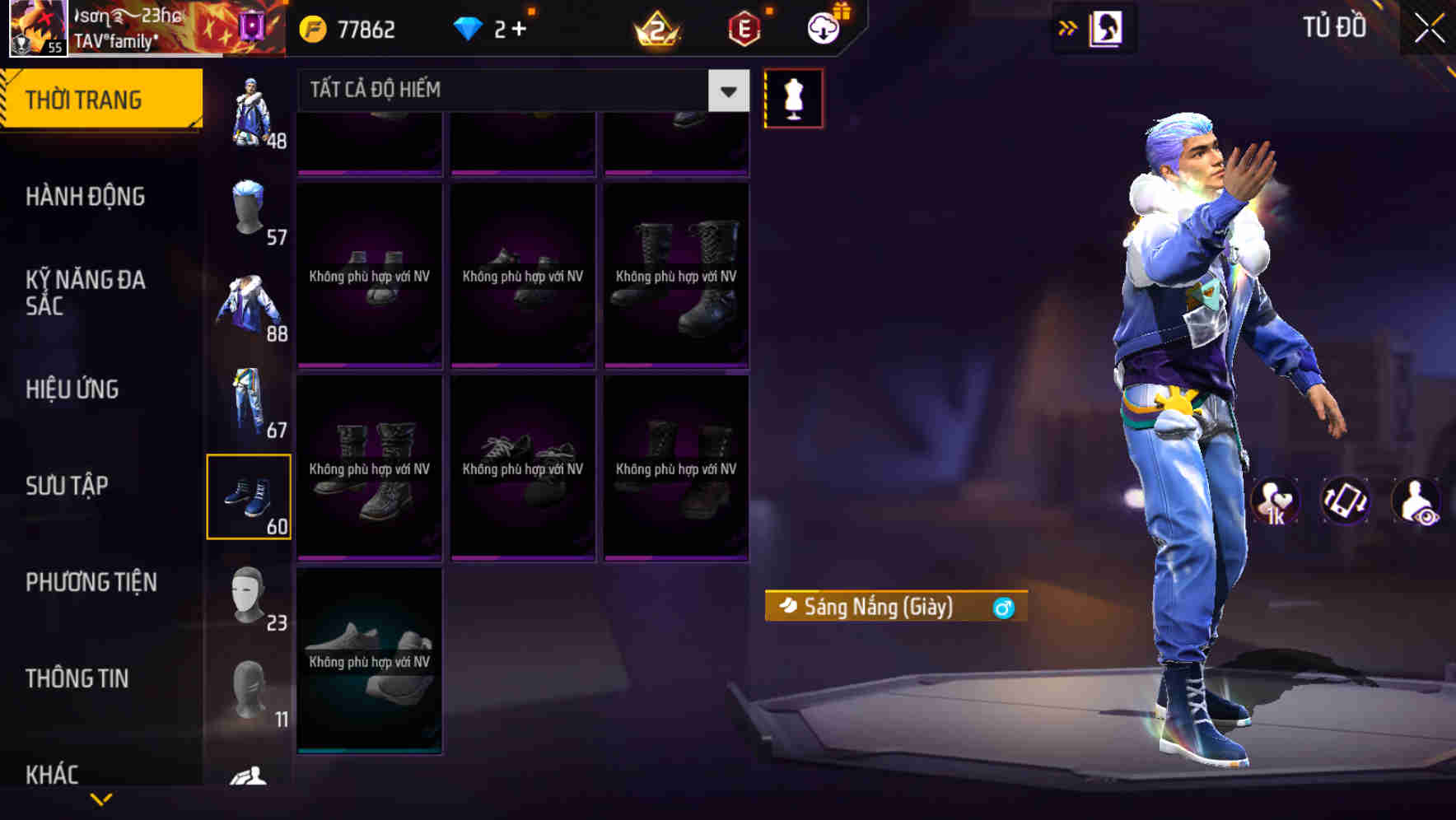Click the double arrow expander near top right
The image size is (1456, 820).
[1066, 27]
